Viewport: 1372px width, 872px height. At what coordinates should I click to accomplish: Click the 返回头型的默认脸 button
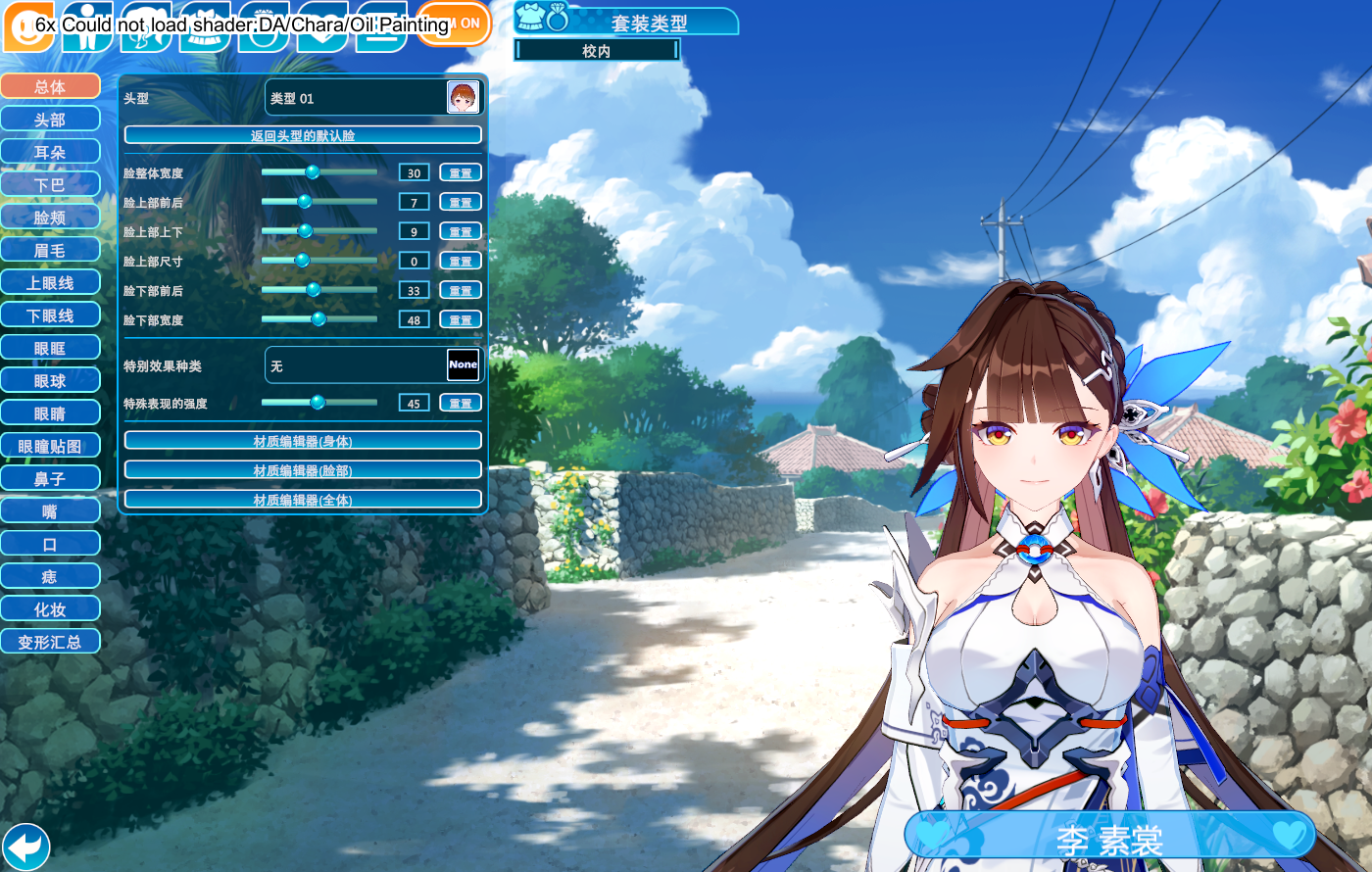(303, 135)
